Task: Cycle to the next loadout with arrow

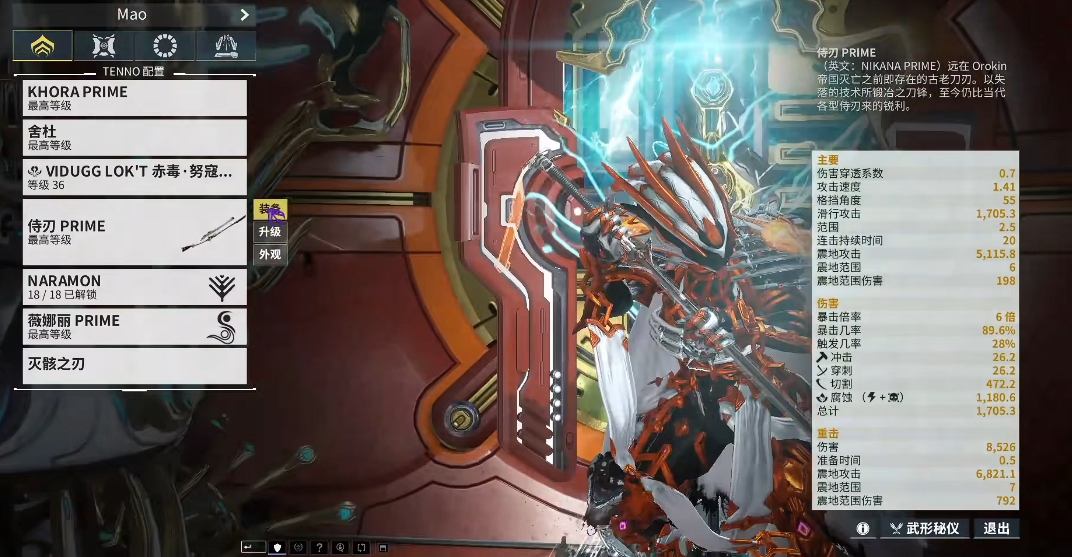Action: 244,15
